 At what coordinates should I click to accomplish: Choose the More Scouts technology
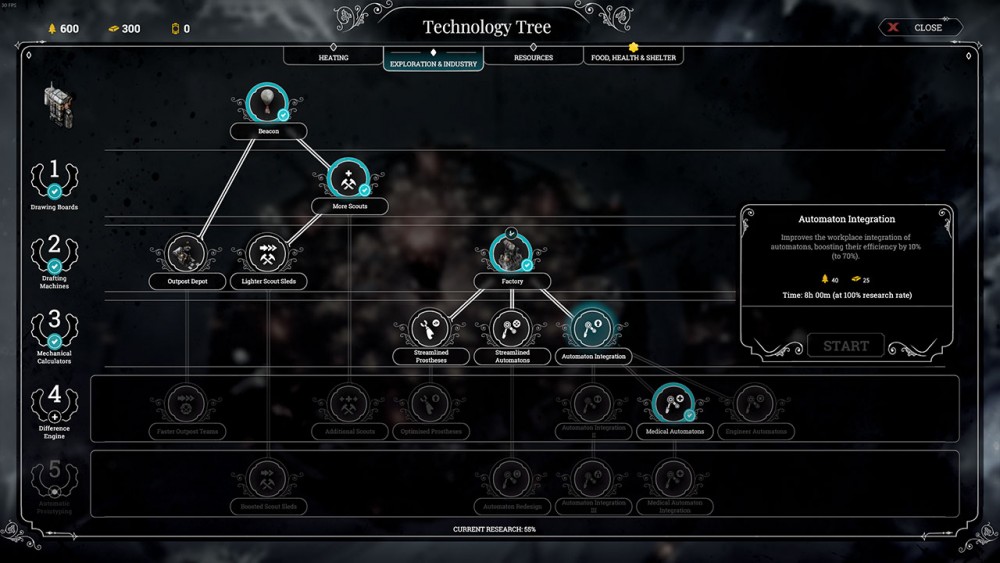[x=348, y=180]
